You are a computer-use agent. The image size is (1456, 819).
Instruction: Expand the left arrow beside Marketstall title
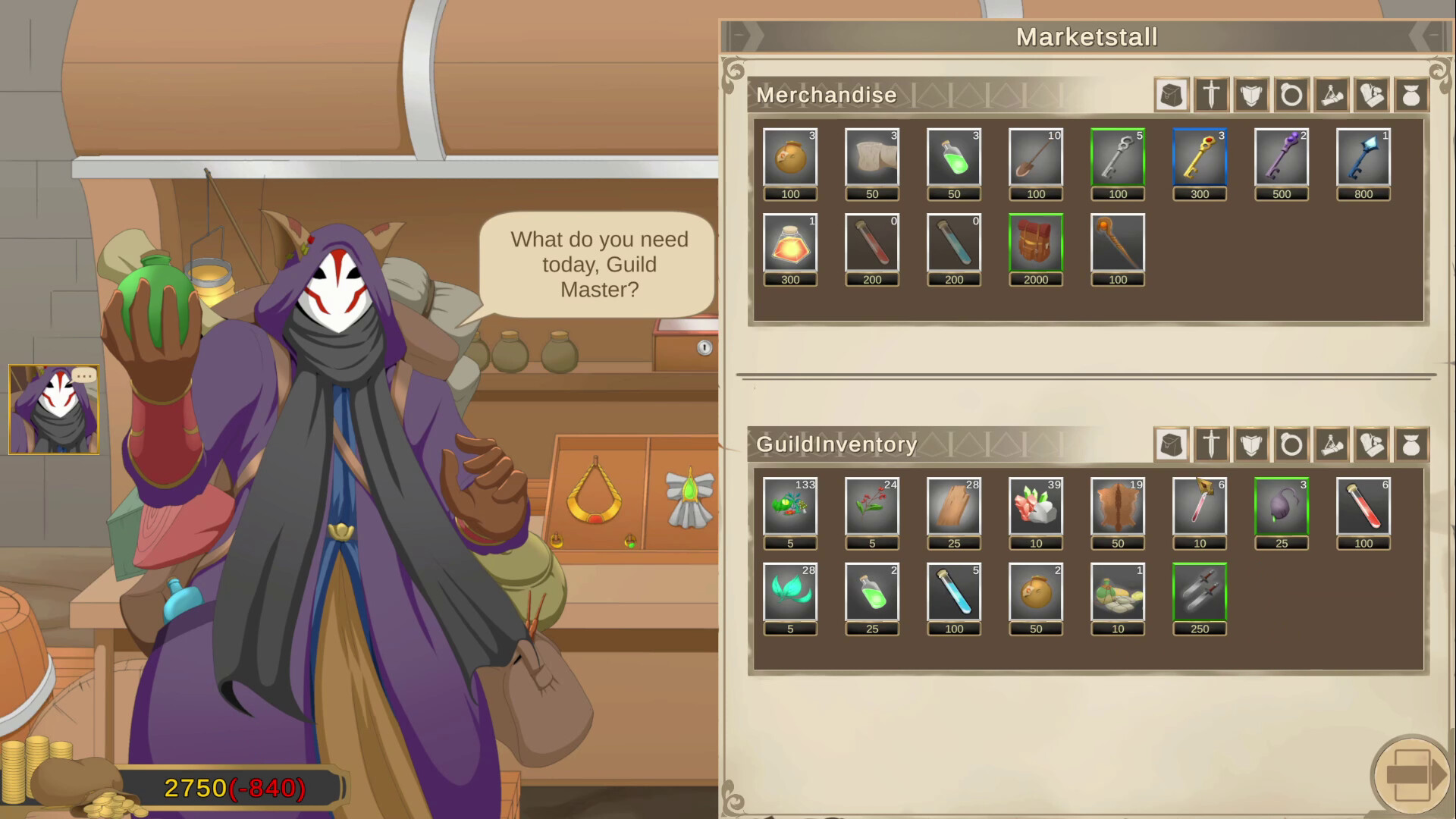(739, 34)
